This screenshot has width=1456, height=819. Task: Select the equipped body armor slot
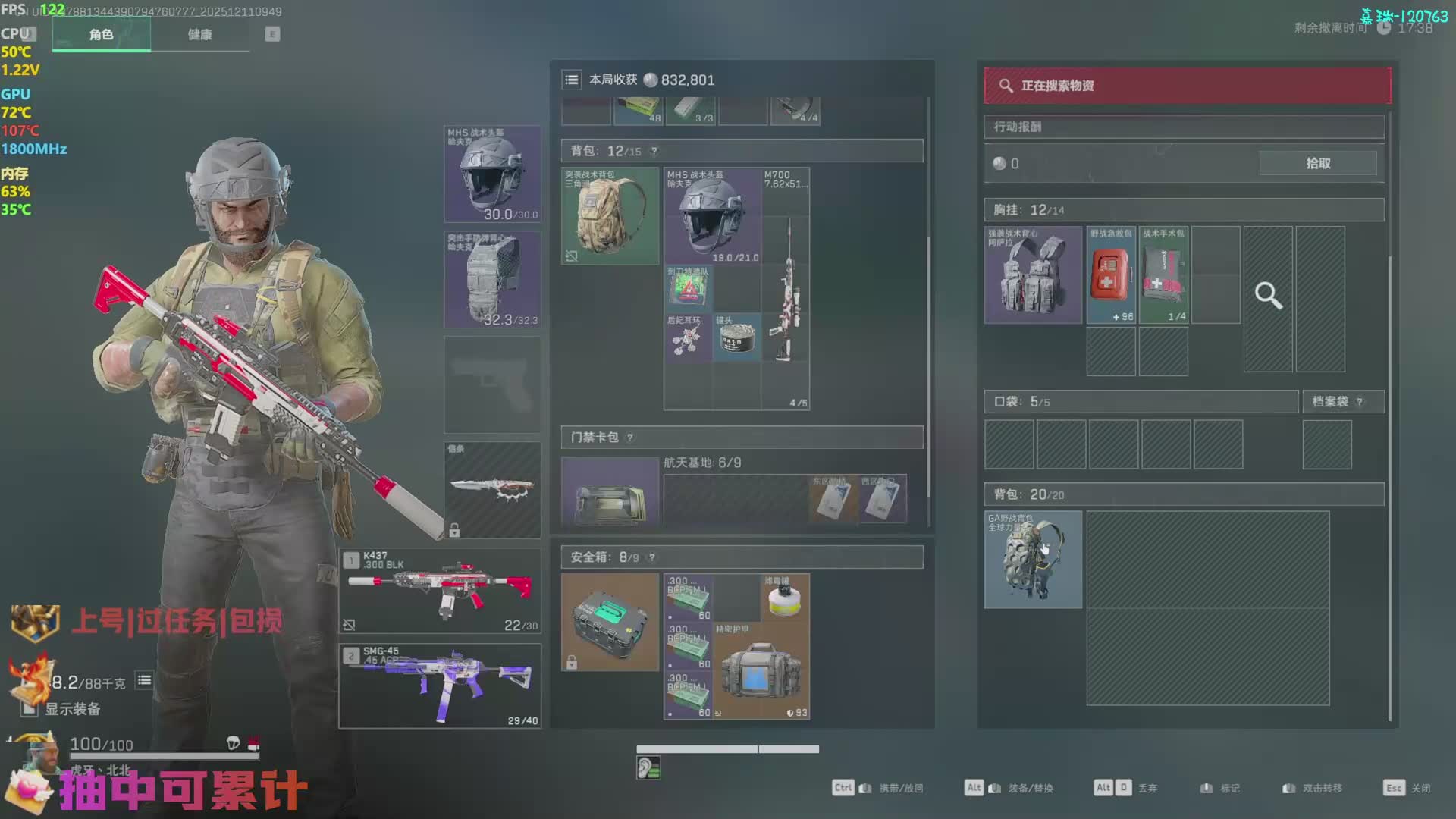point(492,279)
